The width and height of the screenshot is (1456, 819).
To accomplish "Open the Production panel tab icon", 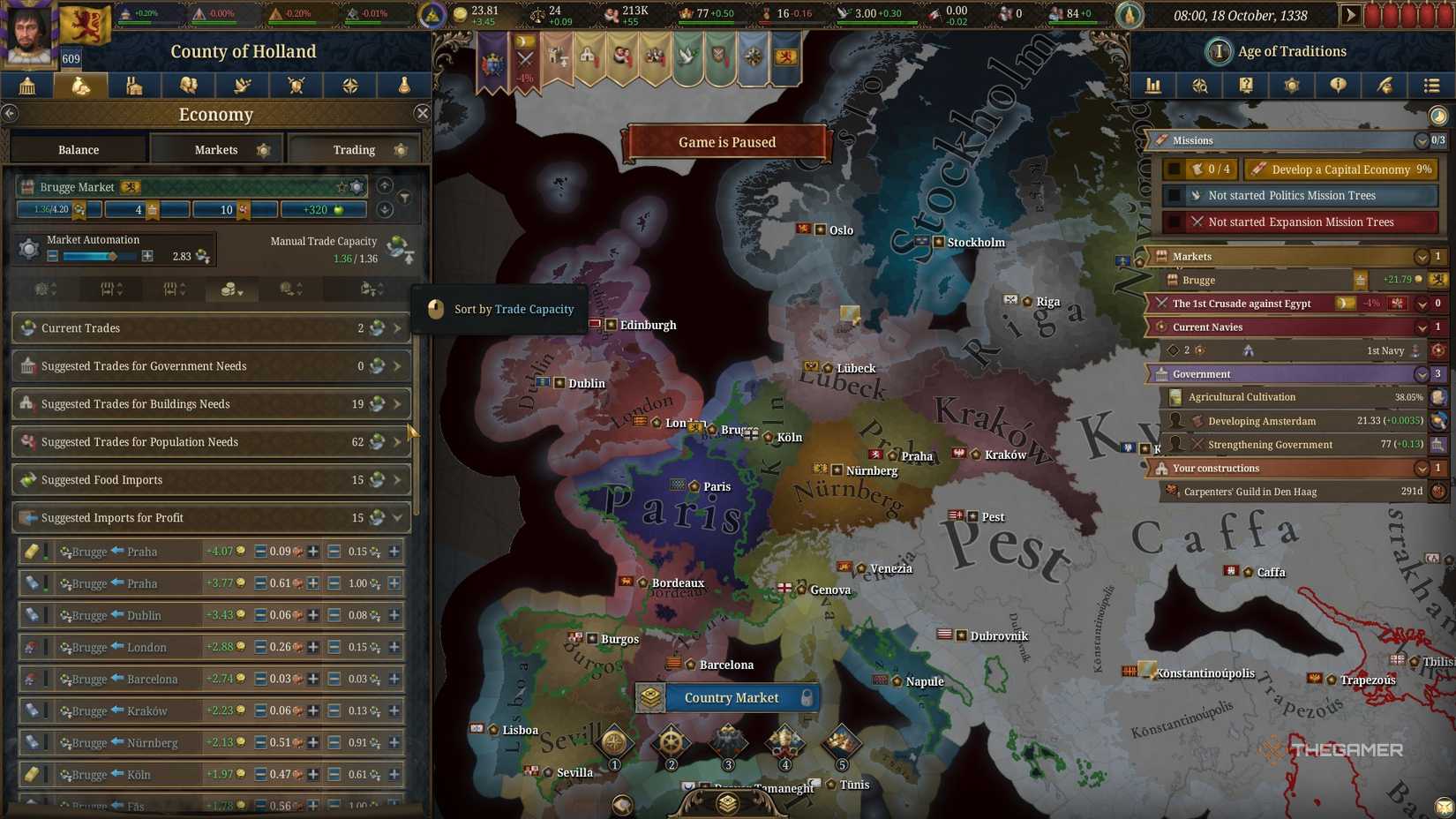I will click(x=134, y=85).
